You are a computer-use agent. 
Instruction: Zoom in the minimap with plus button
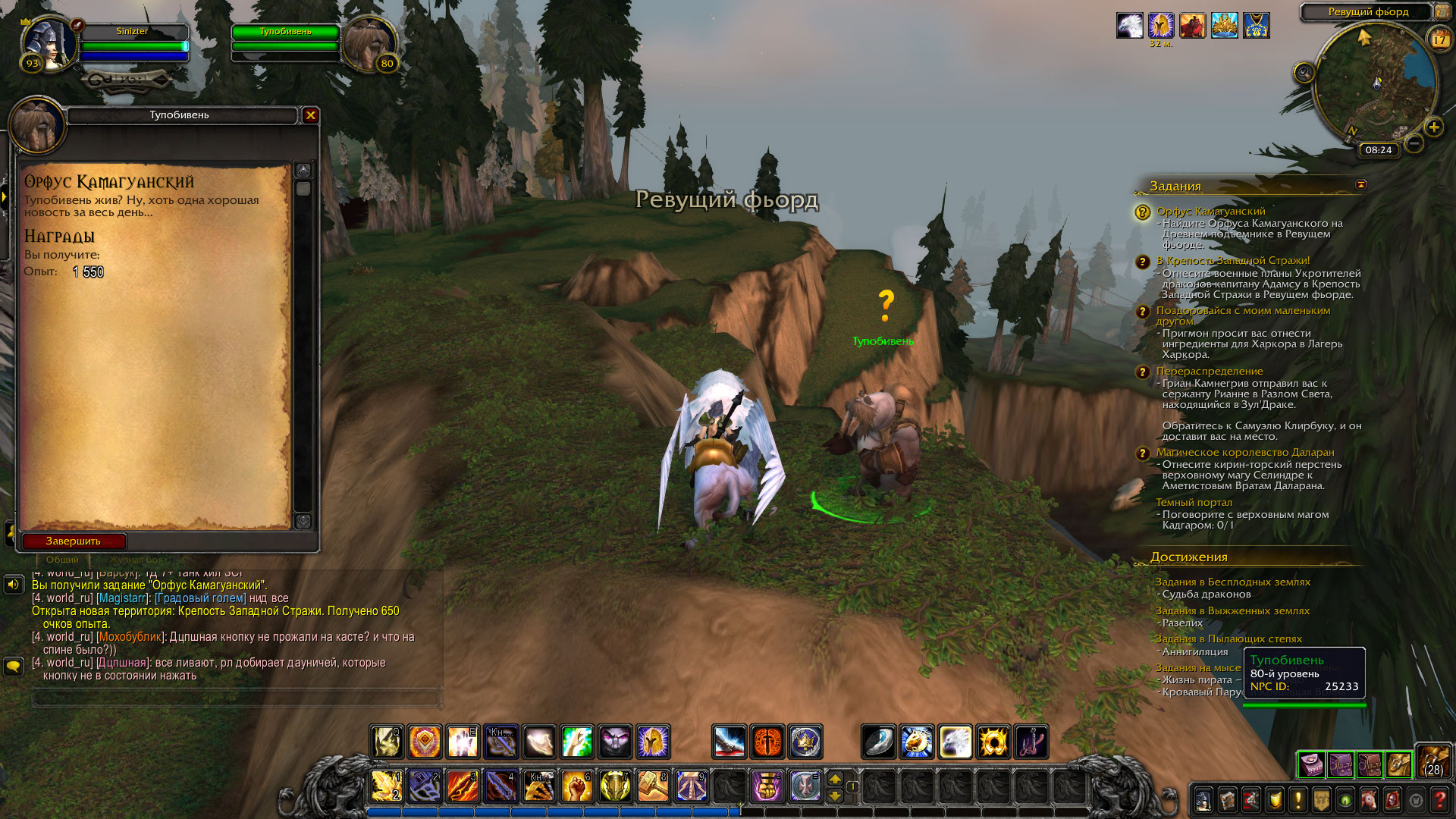click(x=1433, y=127)
